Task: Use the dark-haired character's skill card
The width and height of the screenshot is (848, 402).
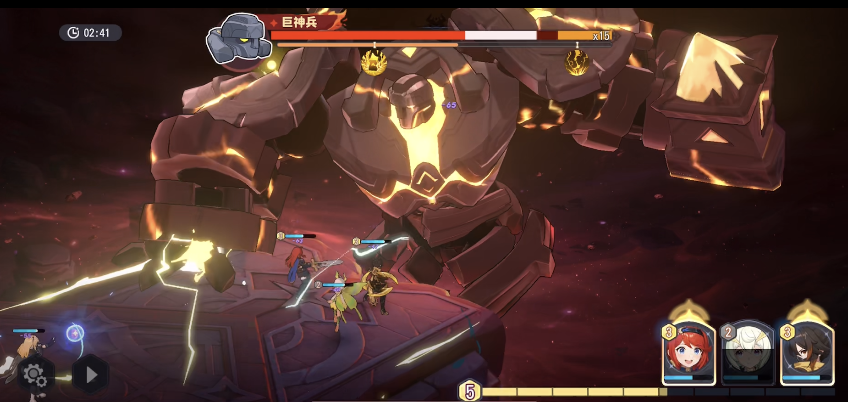Action: (806, 353)
